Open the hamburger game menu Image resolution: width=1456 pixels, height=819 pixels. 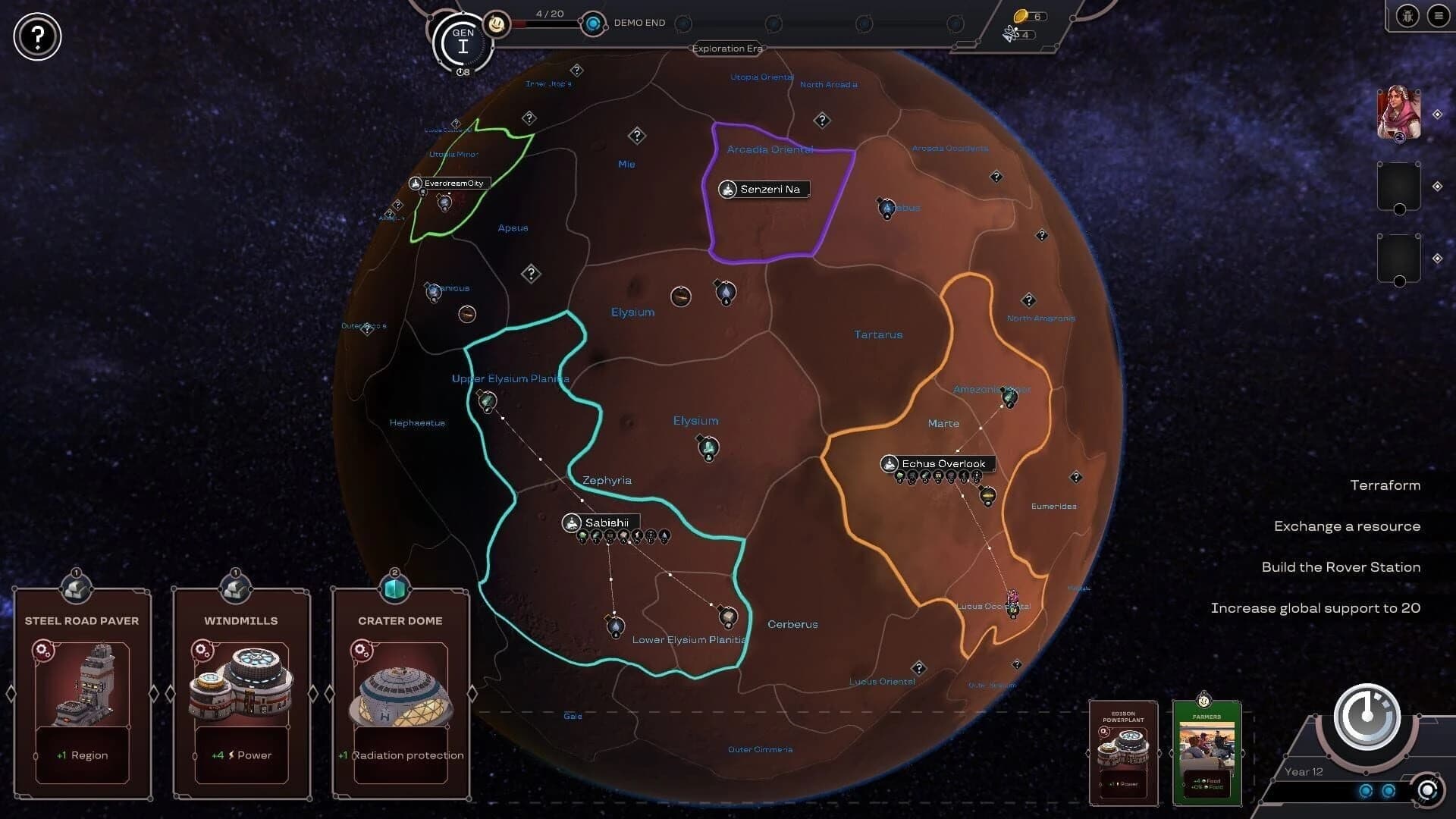(x=1439, y=15)
